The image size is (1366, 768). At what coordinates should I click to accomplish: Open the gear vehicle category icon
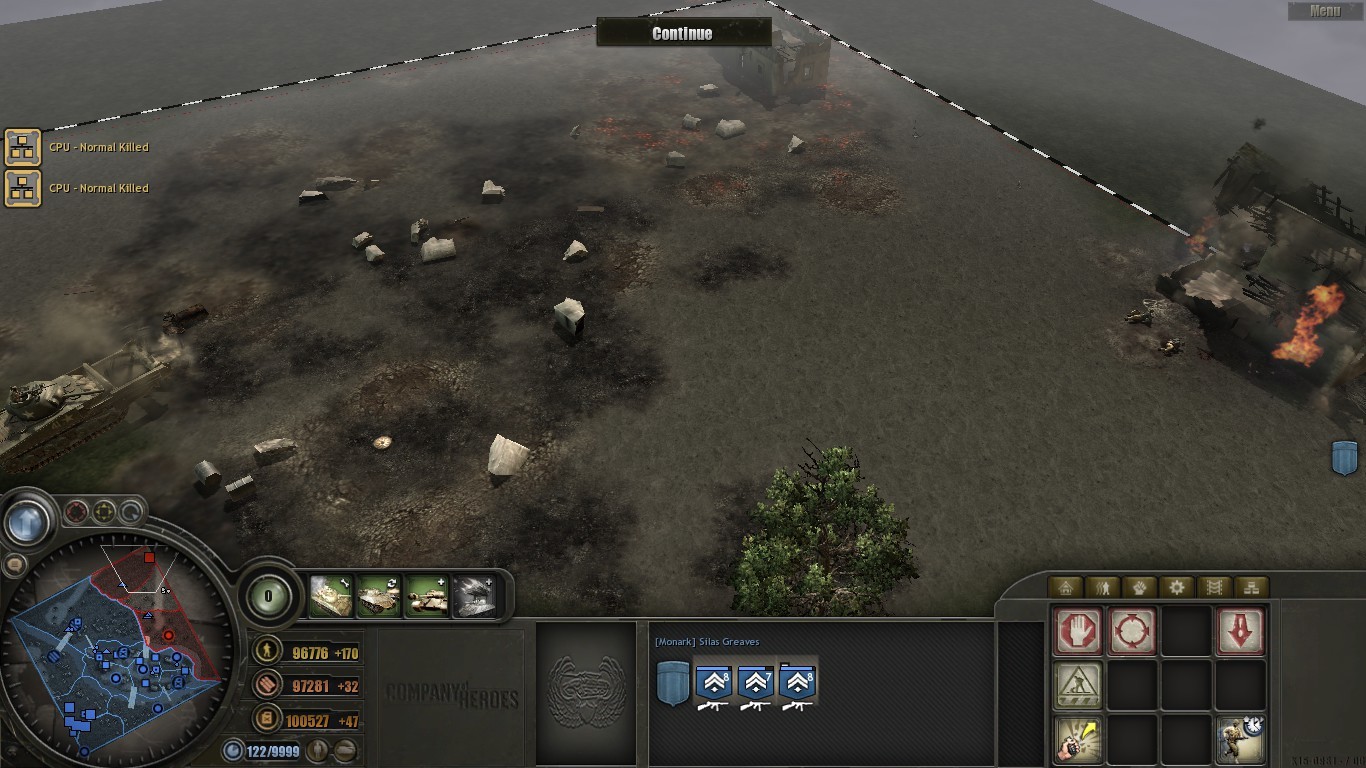click(1177, 586)
